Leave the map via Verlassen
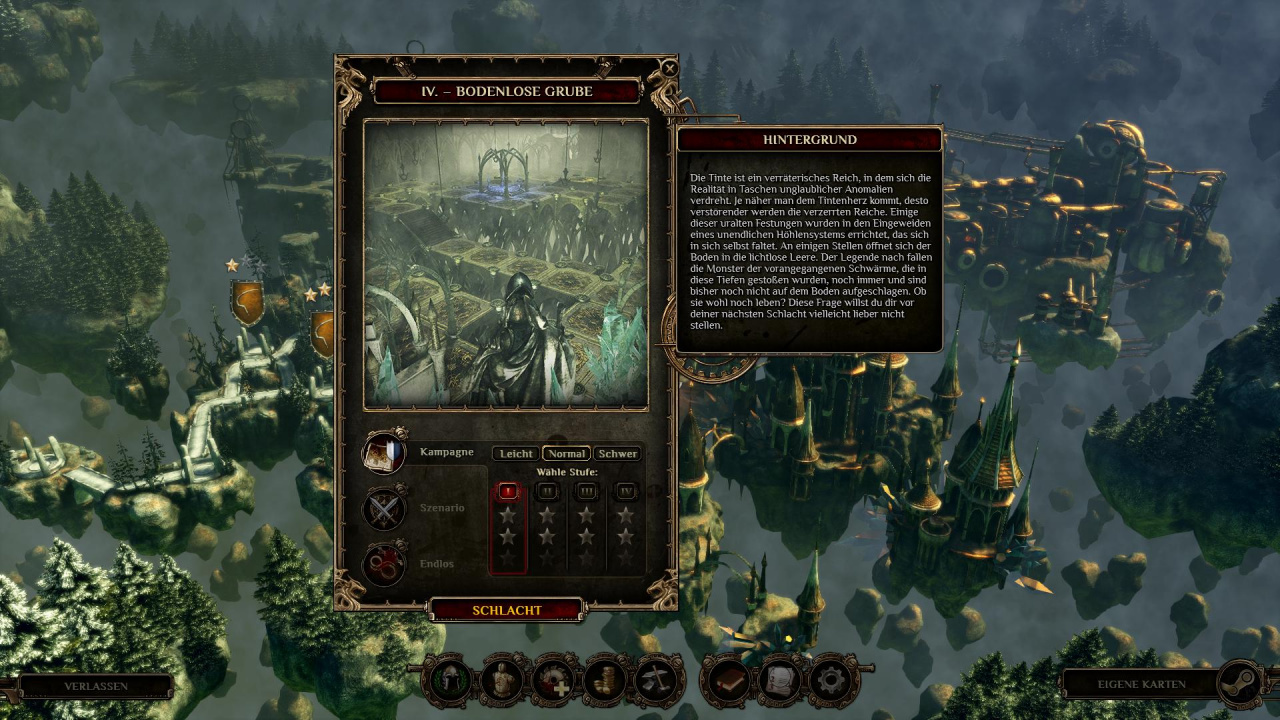 pyautogui.click(x=95, y=686)
